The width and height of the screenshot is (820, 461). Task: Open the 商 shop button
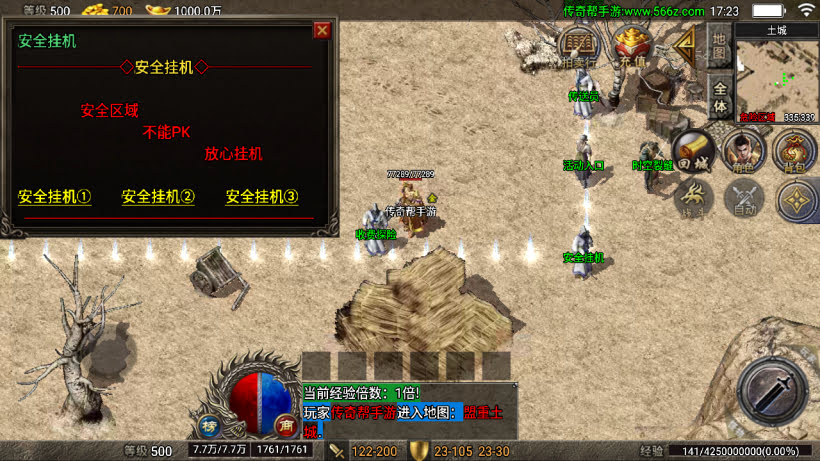pos(285,424)
